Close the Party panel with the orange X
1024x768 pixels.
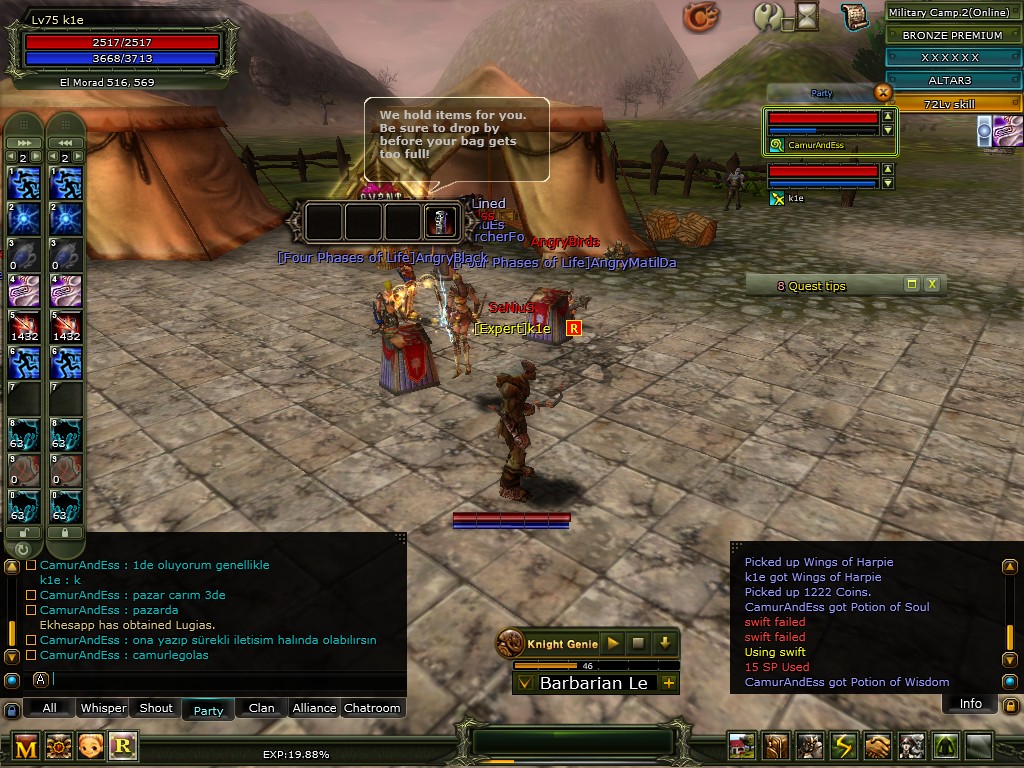pyautogui.click(x=882, y=92)
